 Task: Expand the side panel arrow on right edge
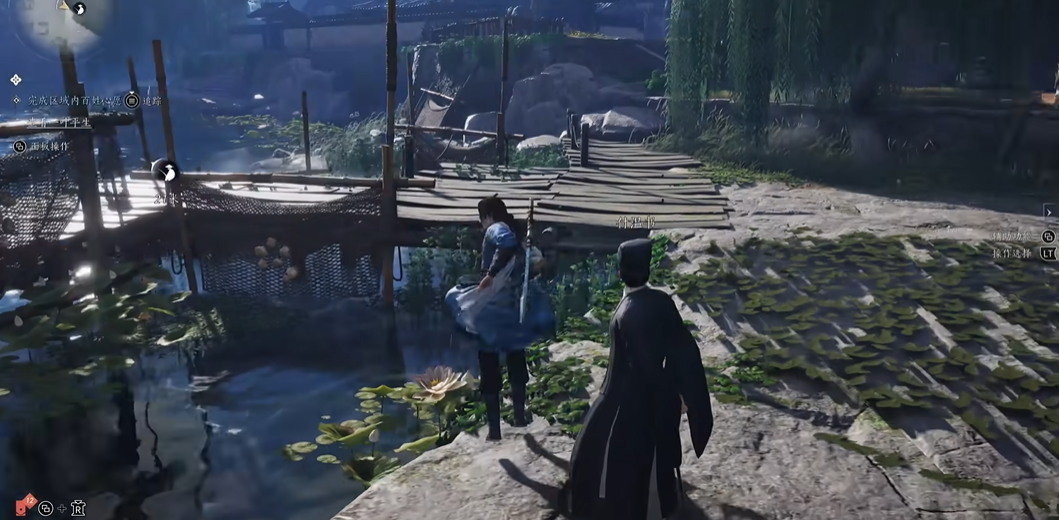1049,211
